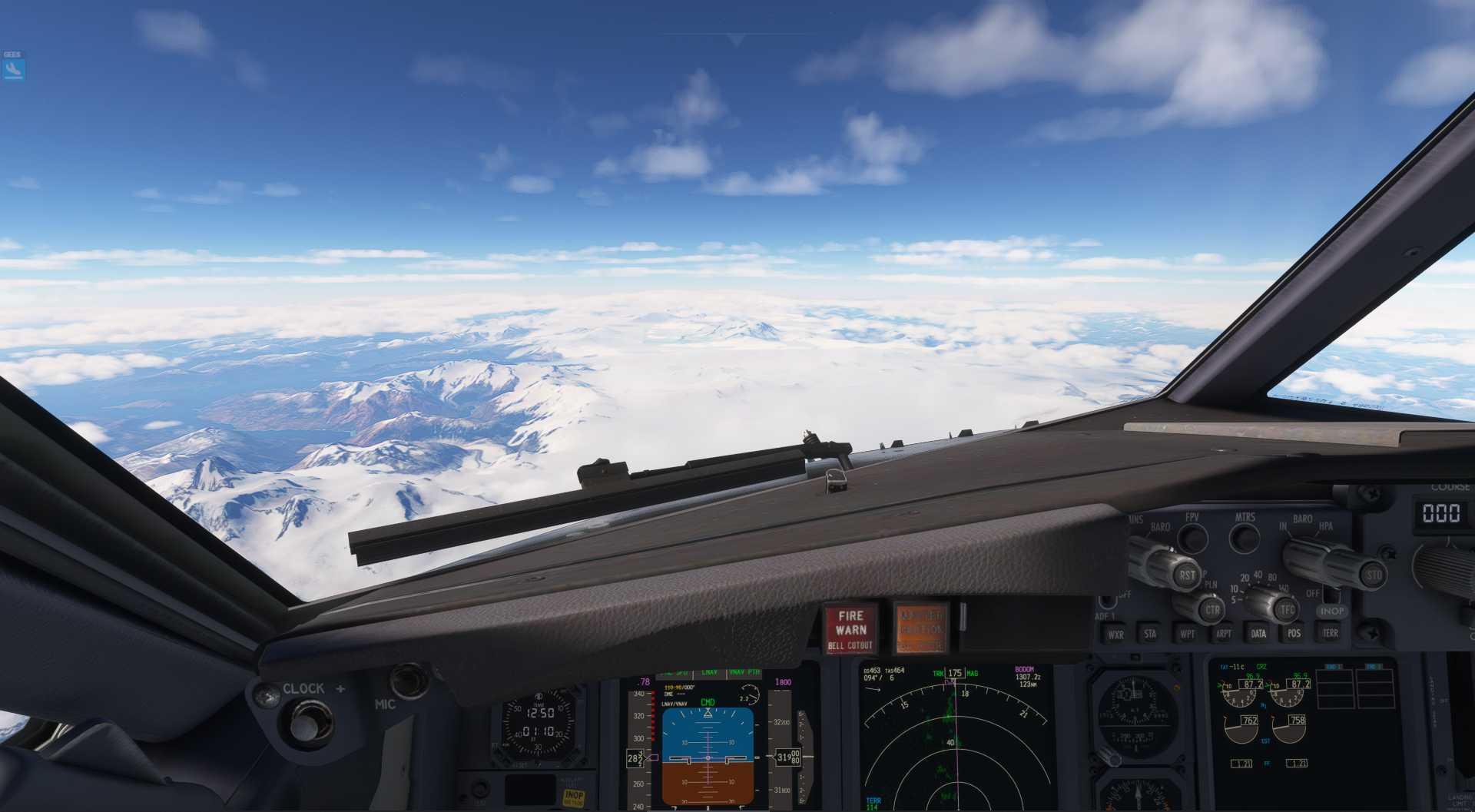Push the RST minimums reset knob
This screenshot has height=812, width=1475.
[1187, 574]
